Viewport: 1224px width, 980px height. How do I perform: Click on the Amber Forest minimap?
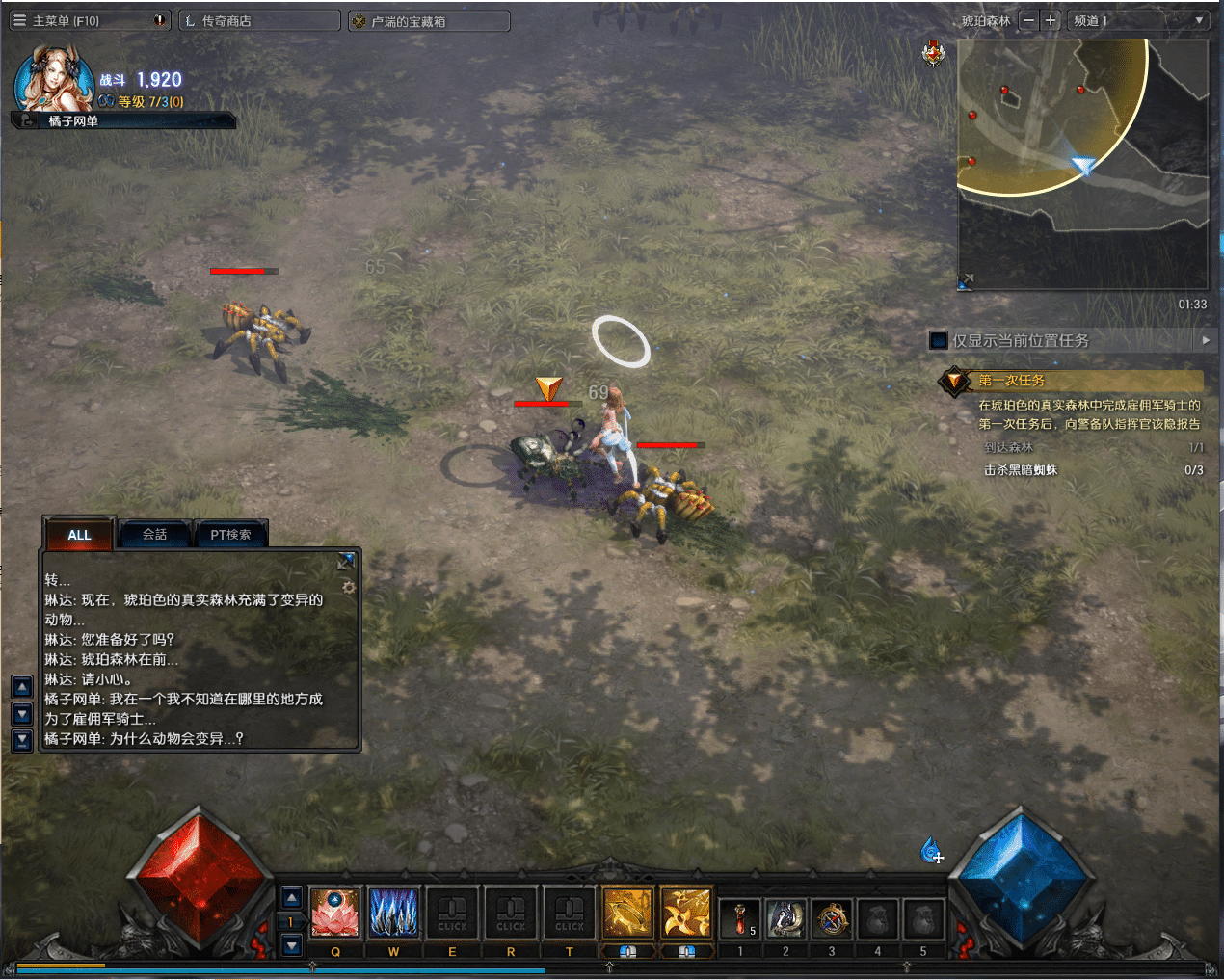(1081, 164)
